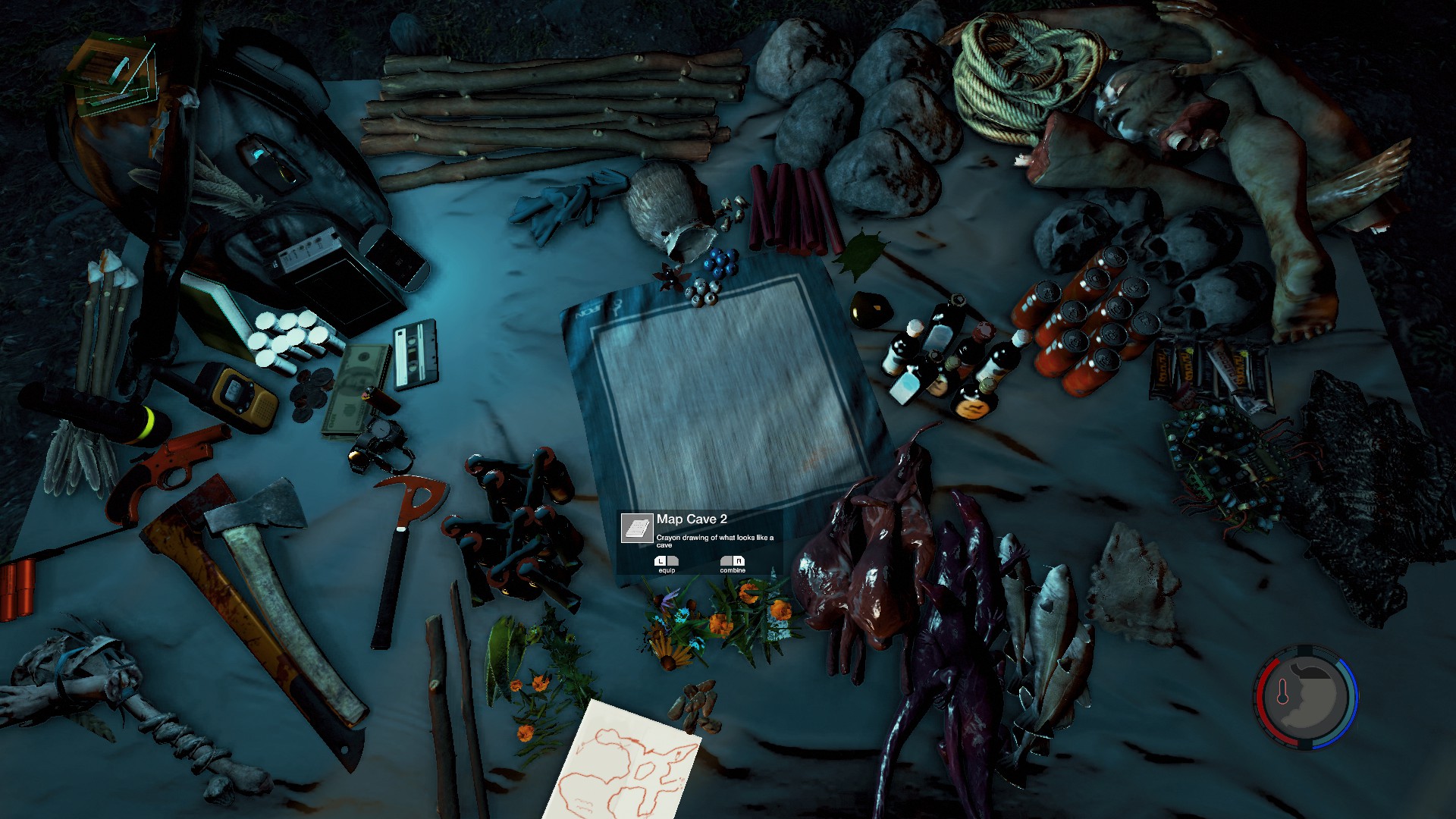This screenshot has height=819, width=1456.
Task: Select the pile of sticks
Action: pos(554,114)
